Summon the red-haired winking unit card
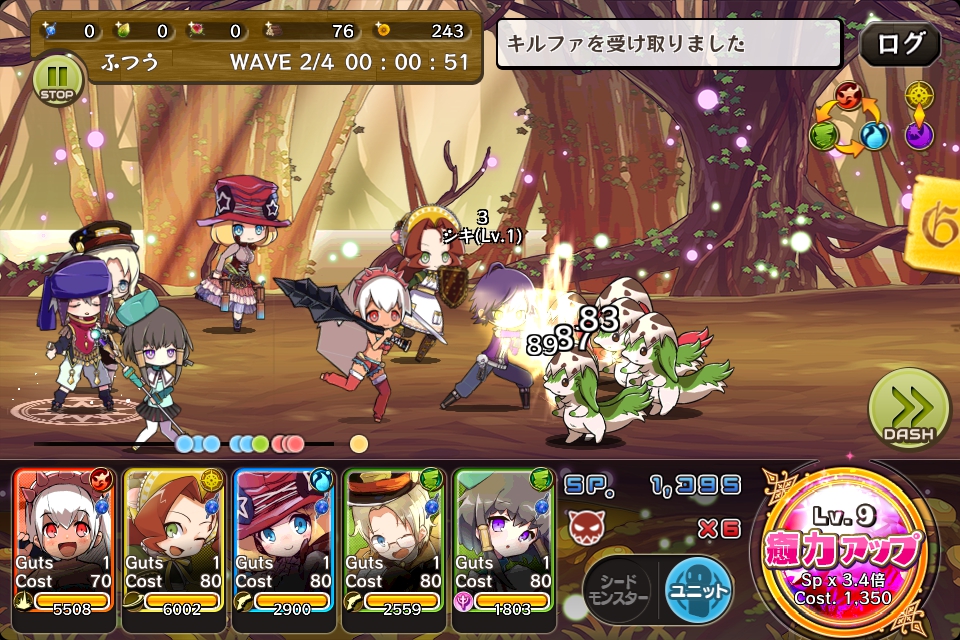The height and width of the screenshot is (640, 960). click(x=173, y=540)
